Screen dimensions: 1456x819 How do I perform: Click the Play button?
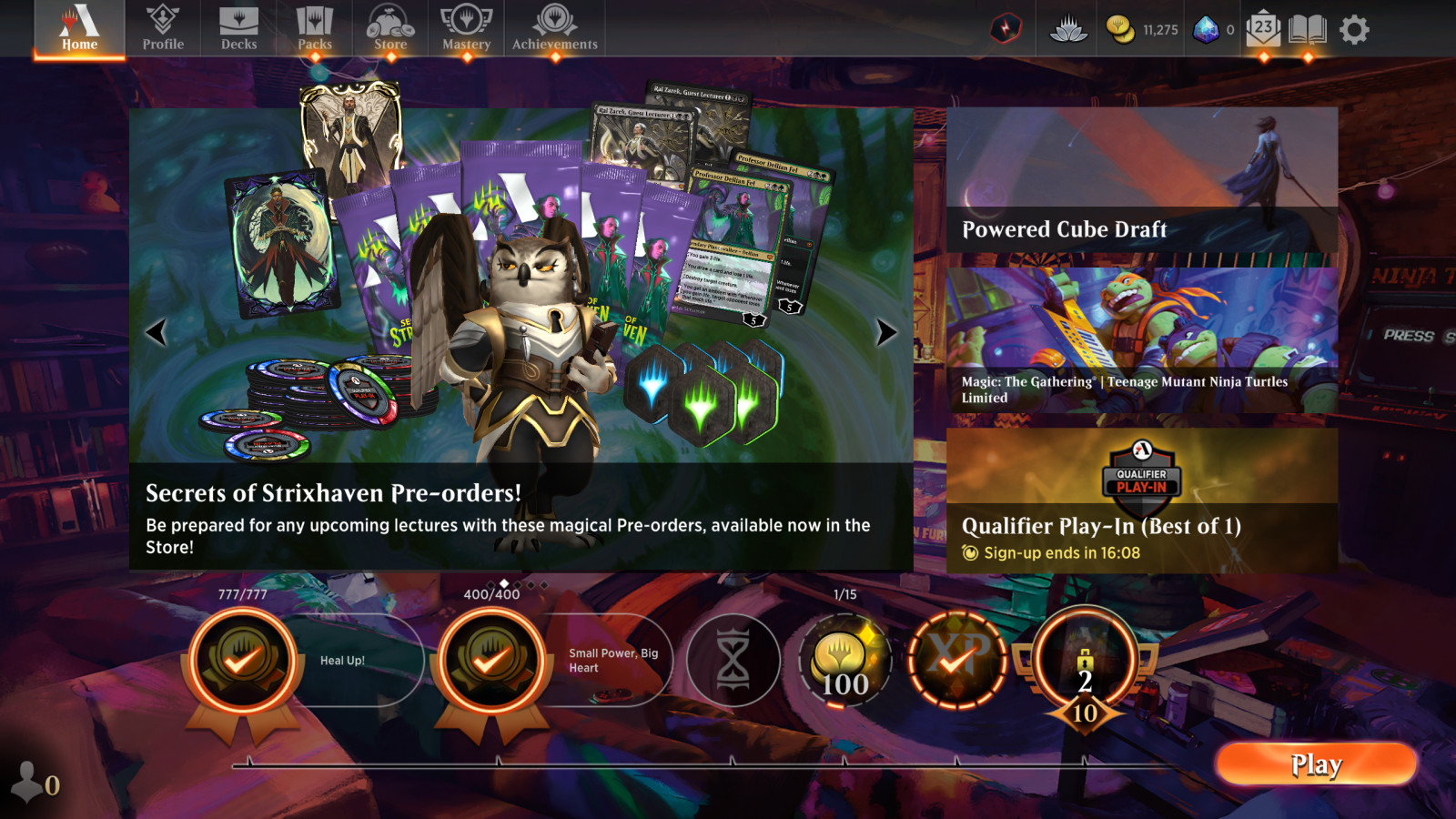tap(1316, 764)
